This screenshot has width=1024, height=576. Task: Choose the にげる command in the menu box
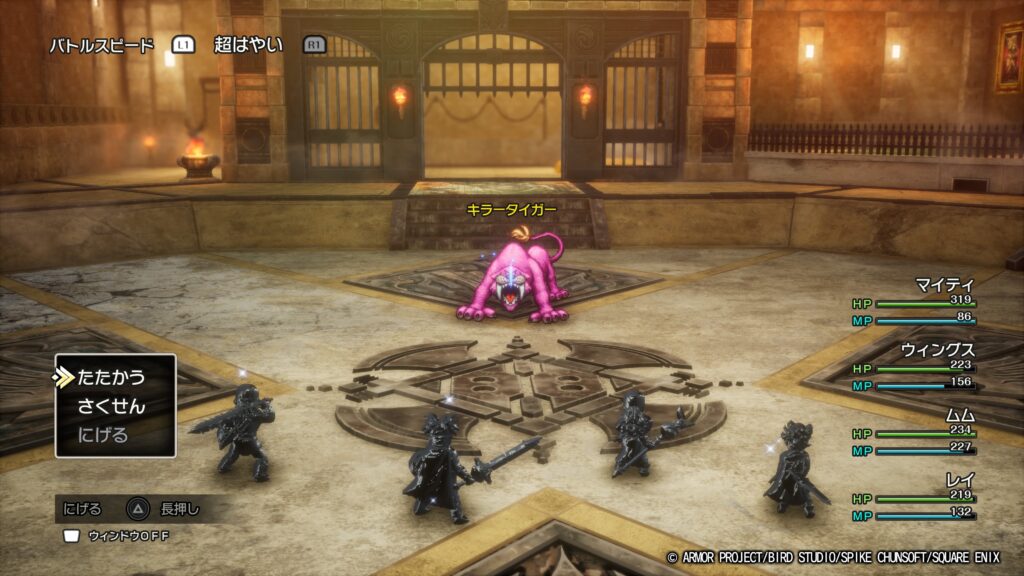pos(103,436)
